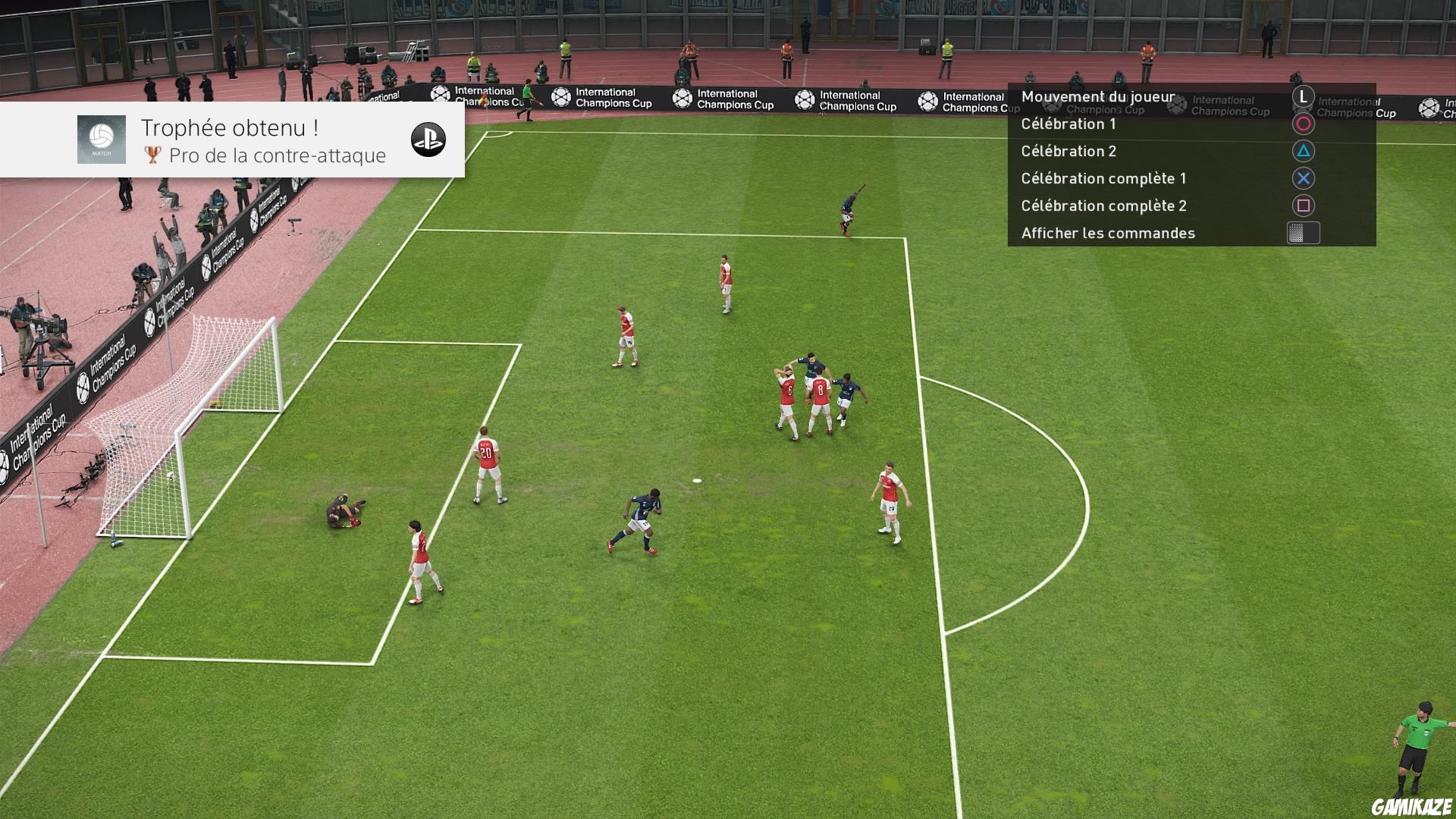Select the circle button icon beside Célébration 1

[1303, 124]
